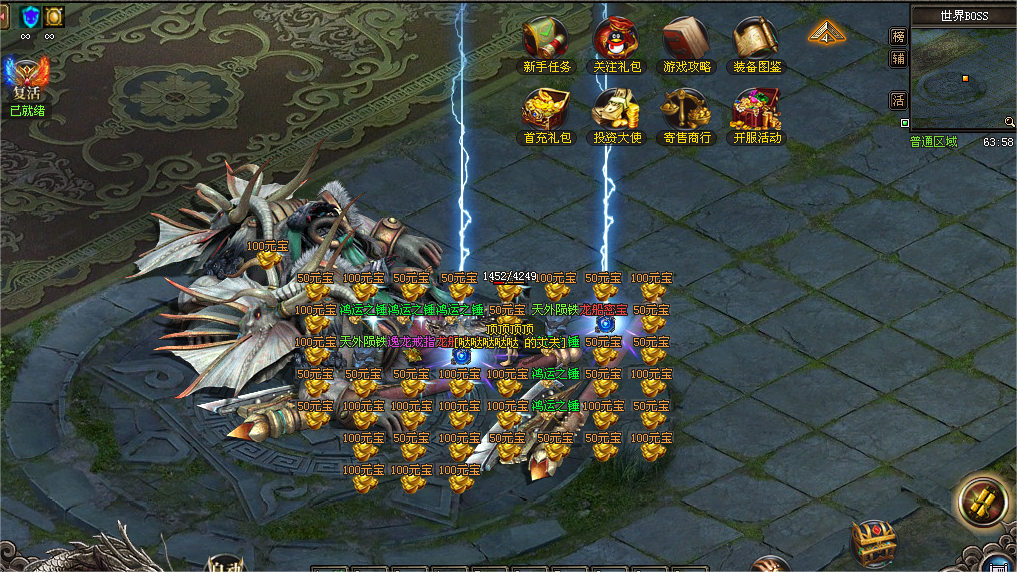Open the 开服活动 server launch events
1017x572 pixels.
[x=757, y=110]
